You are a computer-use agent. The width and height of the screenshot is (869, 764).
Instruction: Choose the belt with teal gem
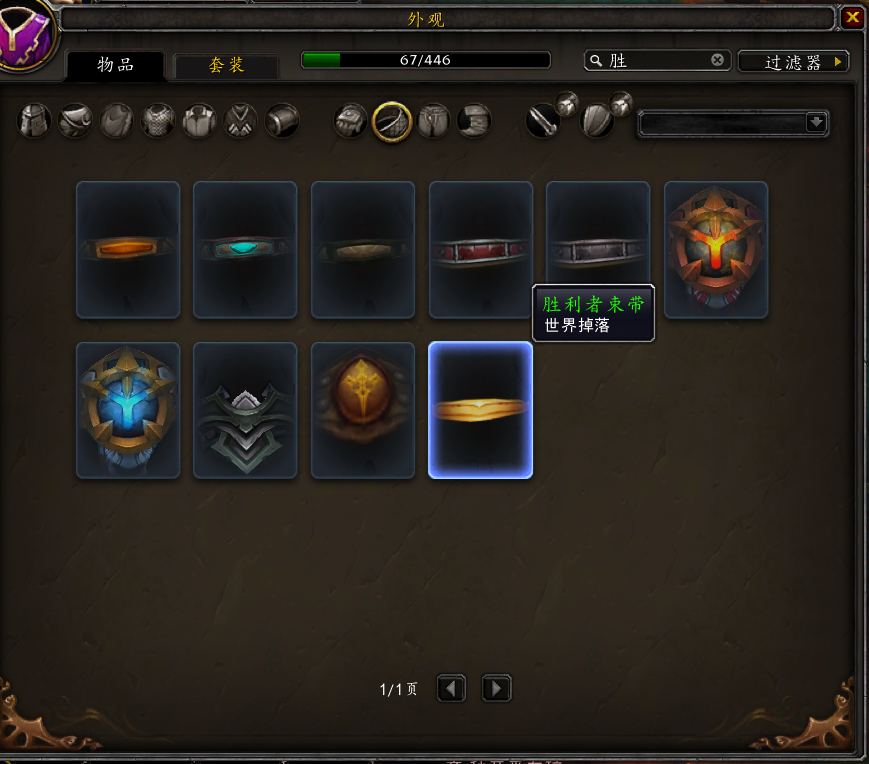(245, 249)
